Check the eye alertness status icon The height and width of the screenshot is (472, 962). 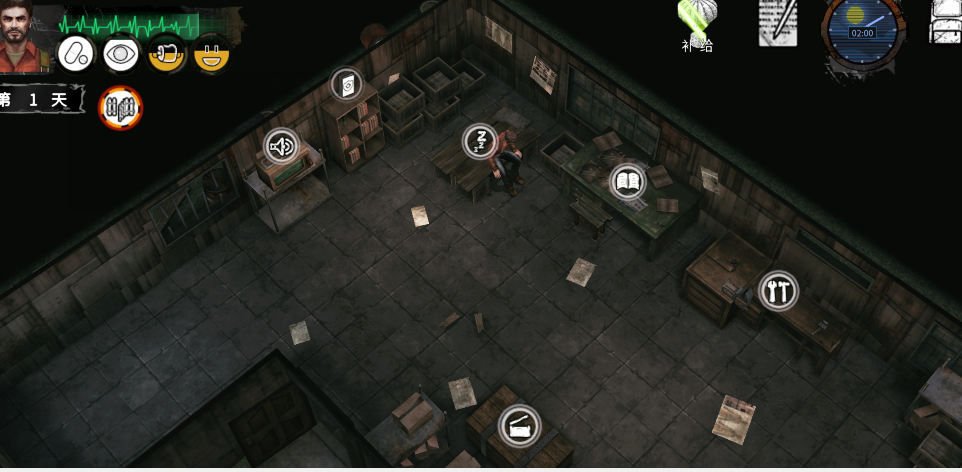(120, 54)
